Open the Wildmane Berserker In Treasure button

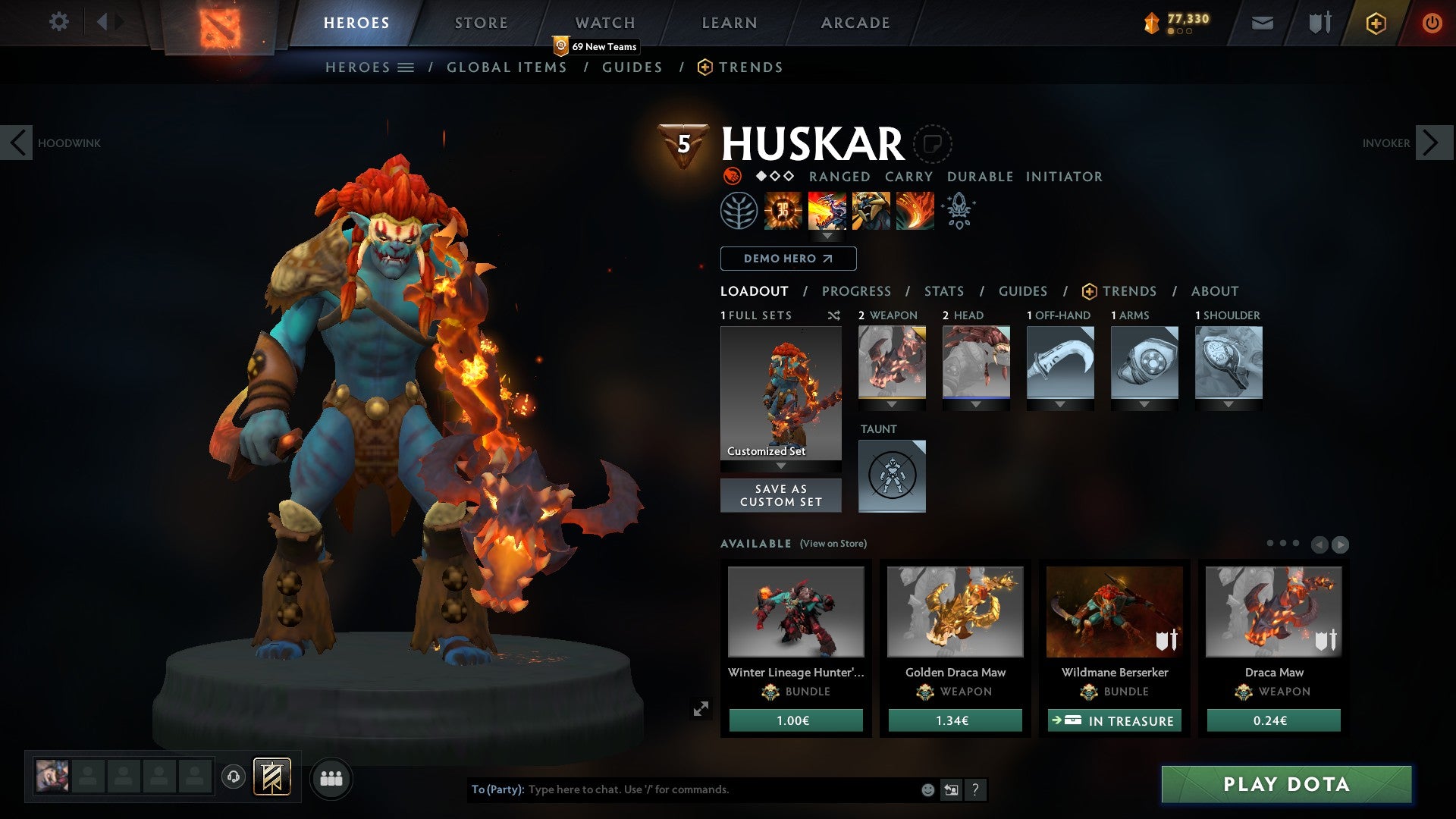pyautogui.click(x=1114, y=720)
